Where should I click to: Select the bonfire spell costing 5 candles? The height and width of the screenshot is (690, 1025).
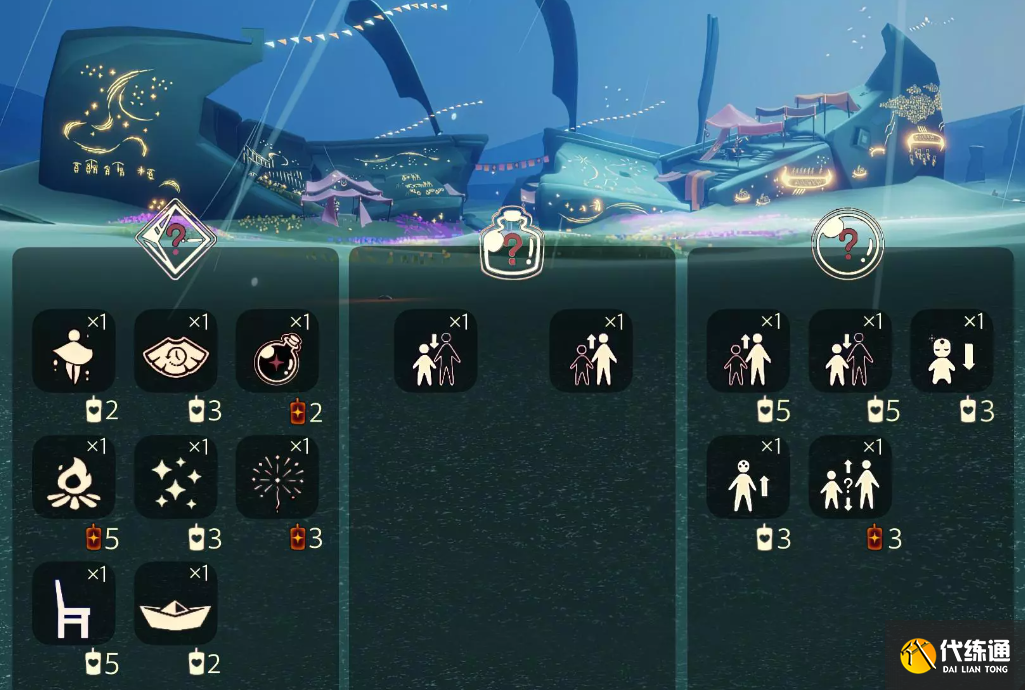click(74, 477)
